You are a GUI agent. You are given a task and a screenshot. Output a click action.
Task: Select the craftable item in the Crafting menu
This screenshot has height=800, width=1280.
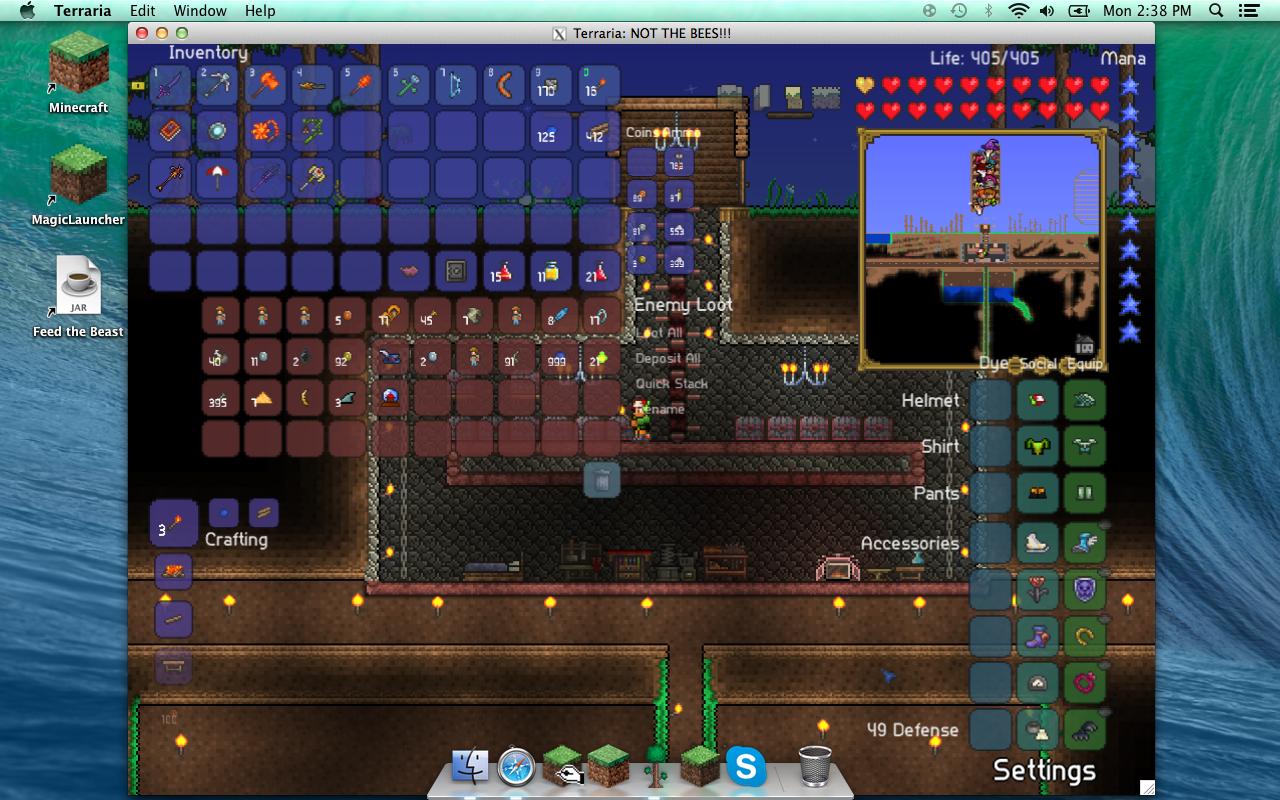[173, 522]
